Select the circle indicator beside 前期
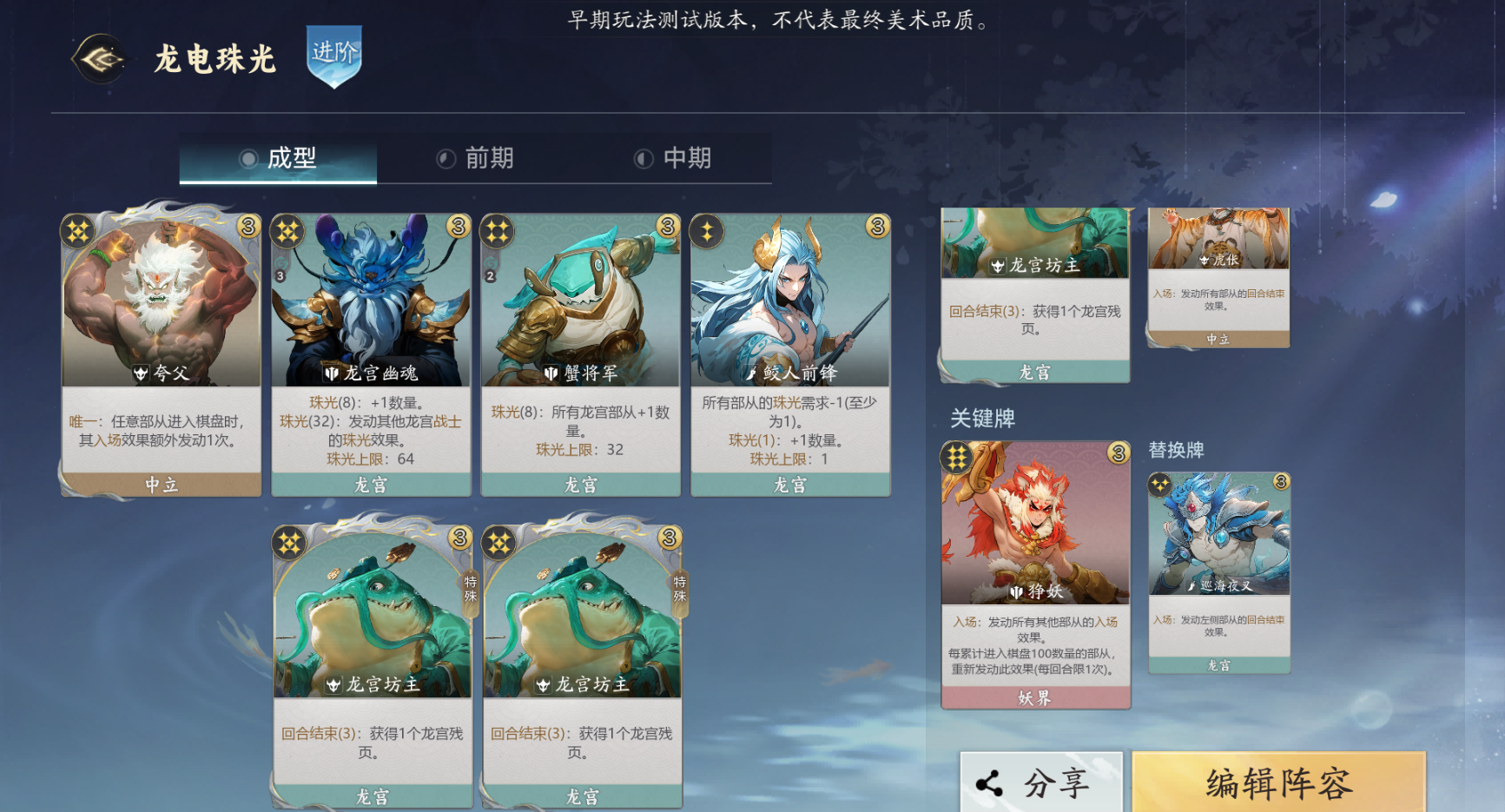Image resolution: width=1505 pixels, height=812 pixels. pos(444,159)
